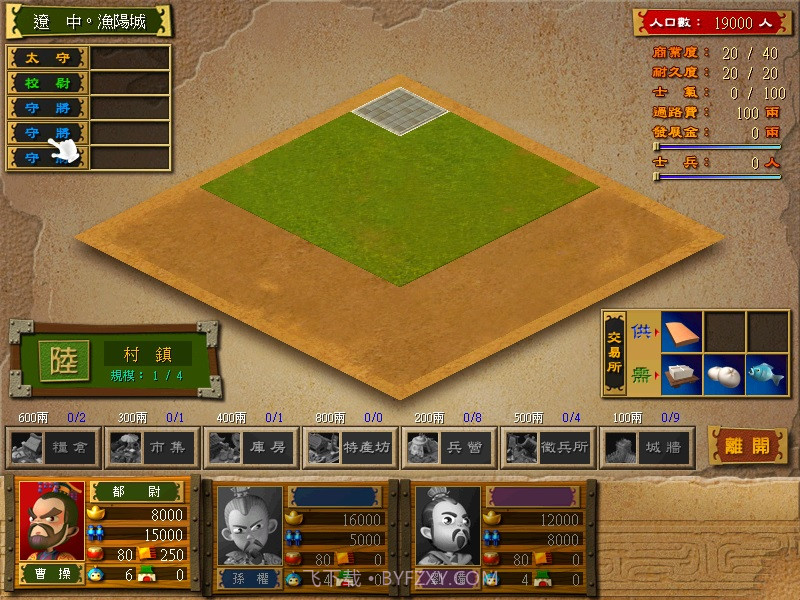The height and width of the screenshot is (600, 800).
Task: Open the 徵兵所 recruitment office option
Action: [x=547, y=447]
